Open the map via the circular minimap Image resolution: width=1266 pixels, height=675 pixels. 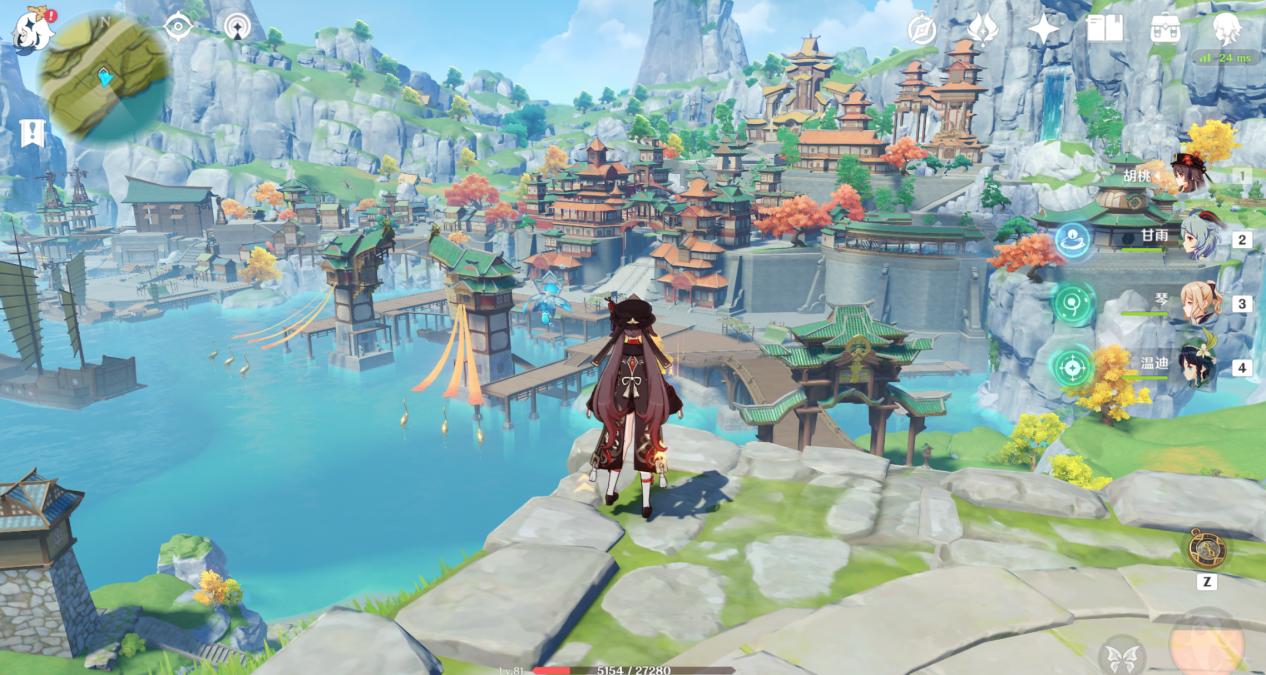point(106,78)
